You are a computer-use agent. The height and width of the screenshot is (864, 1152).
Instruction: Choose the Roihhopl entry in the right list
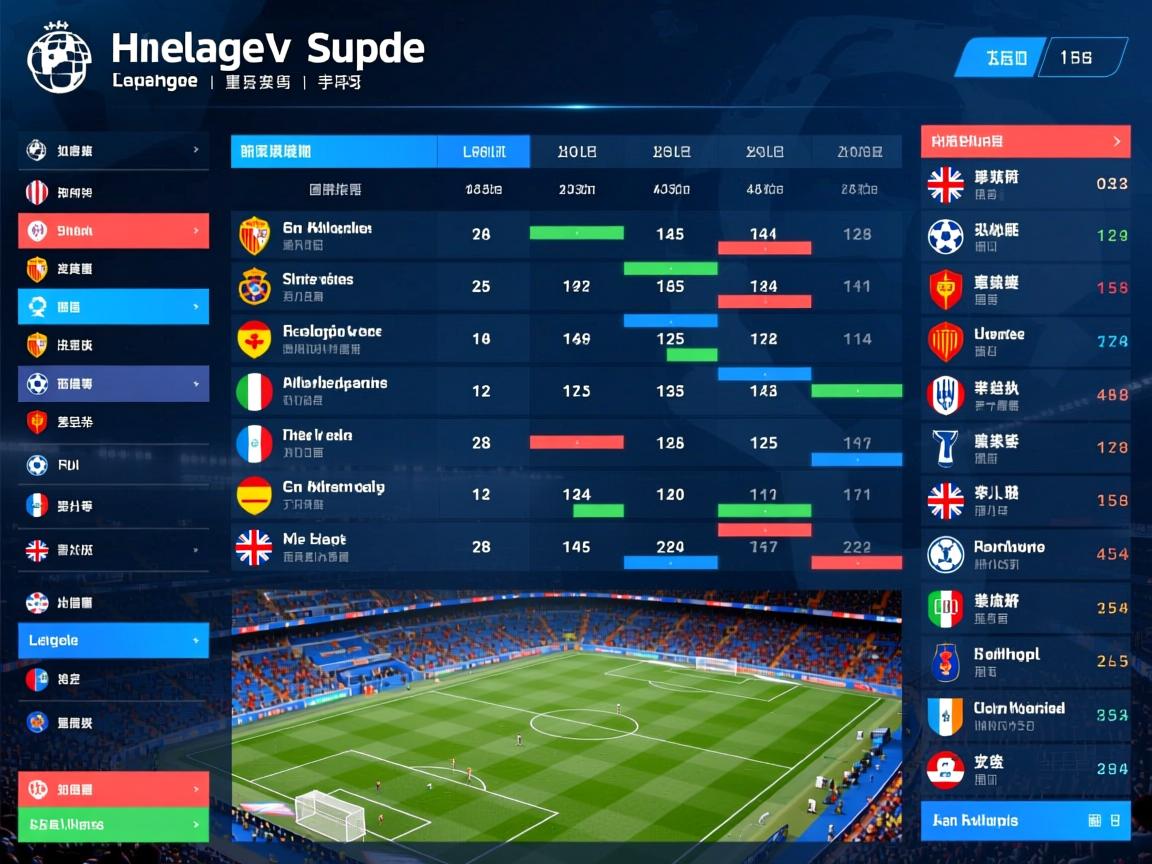pos(1025,661)
